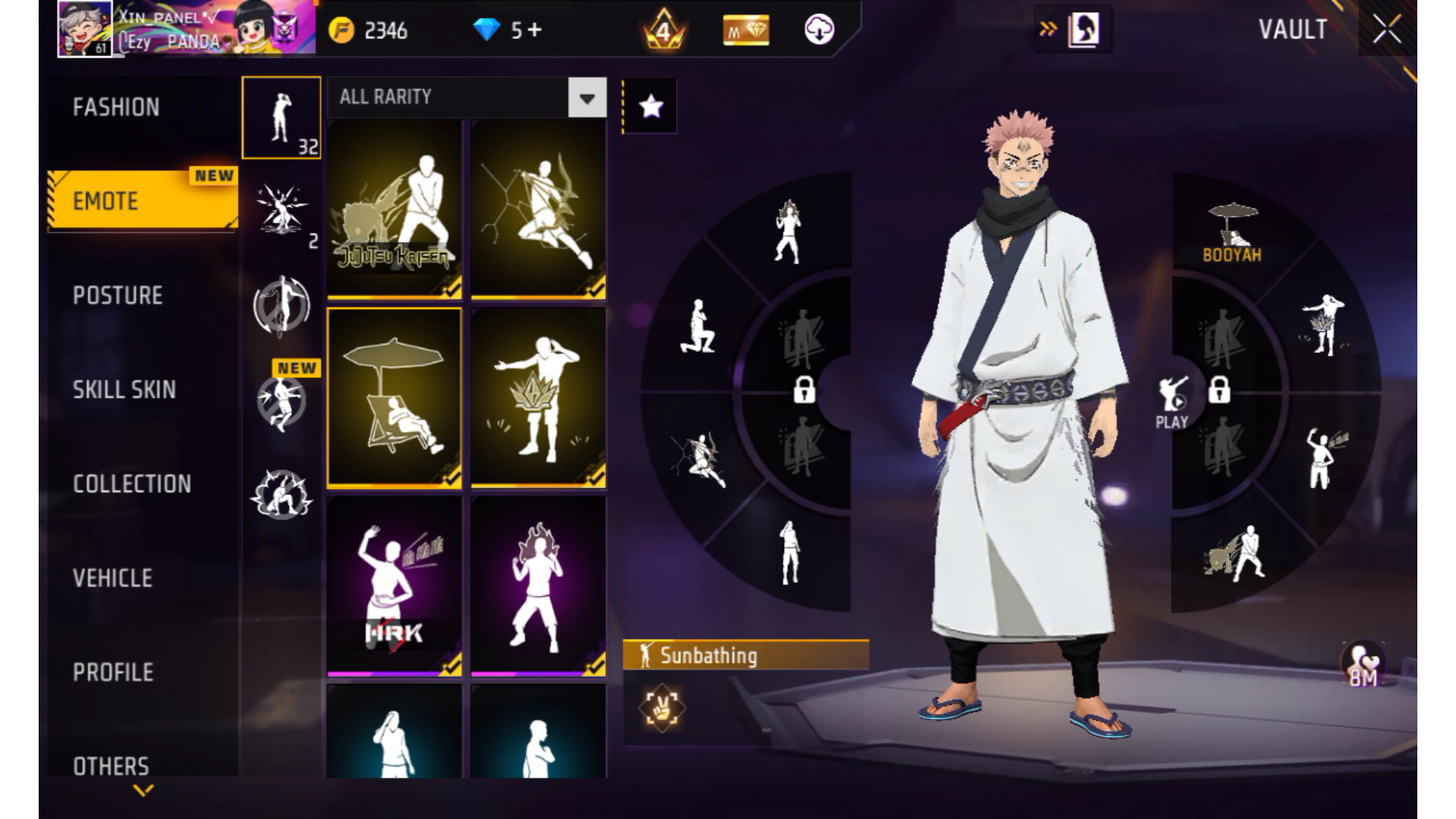
Task: Click the Booyah emote wheel slot
Action: (1232, 232)
